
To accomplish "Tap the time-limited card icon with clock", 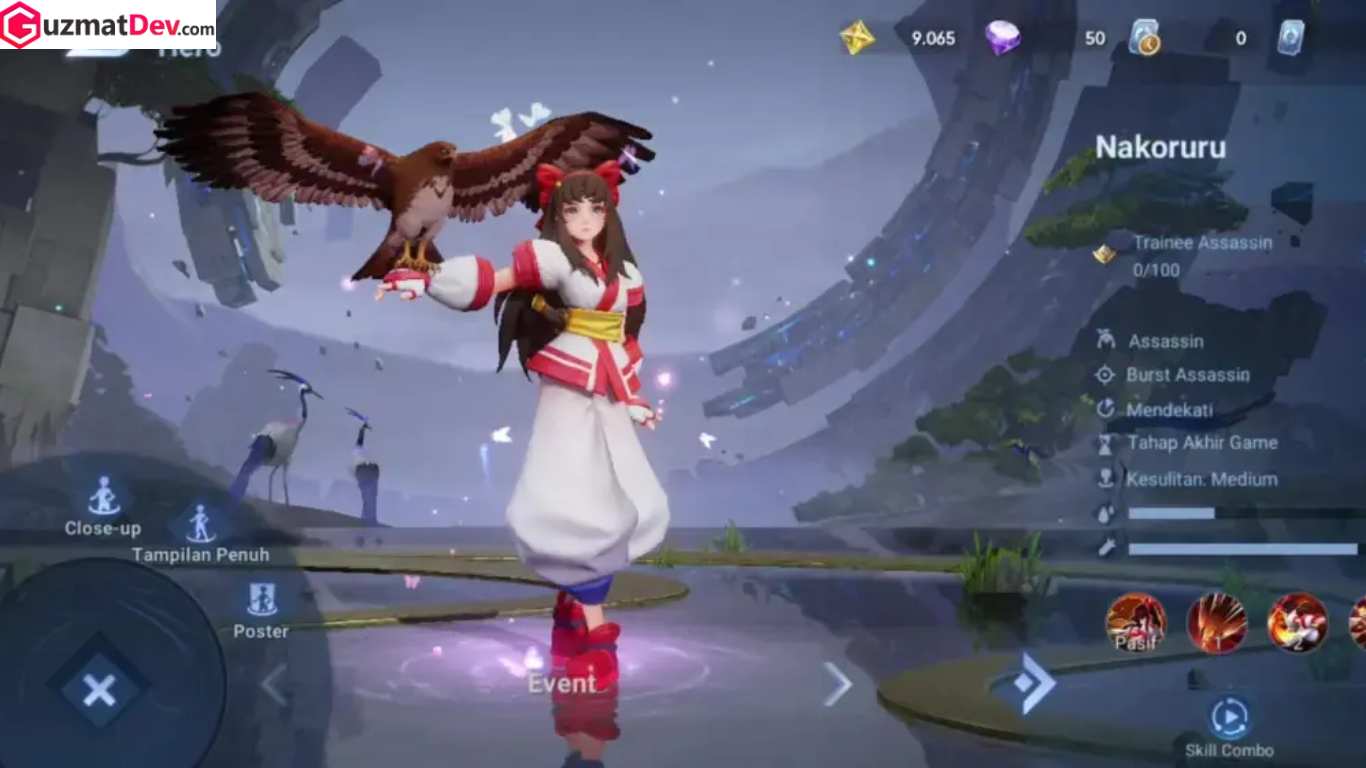I will [x=1144, y=38].
